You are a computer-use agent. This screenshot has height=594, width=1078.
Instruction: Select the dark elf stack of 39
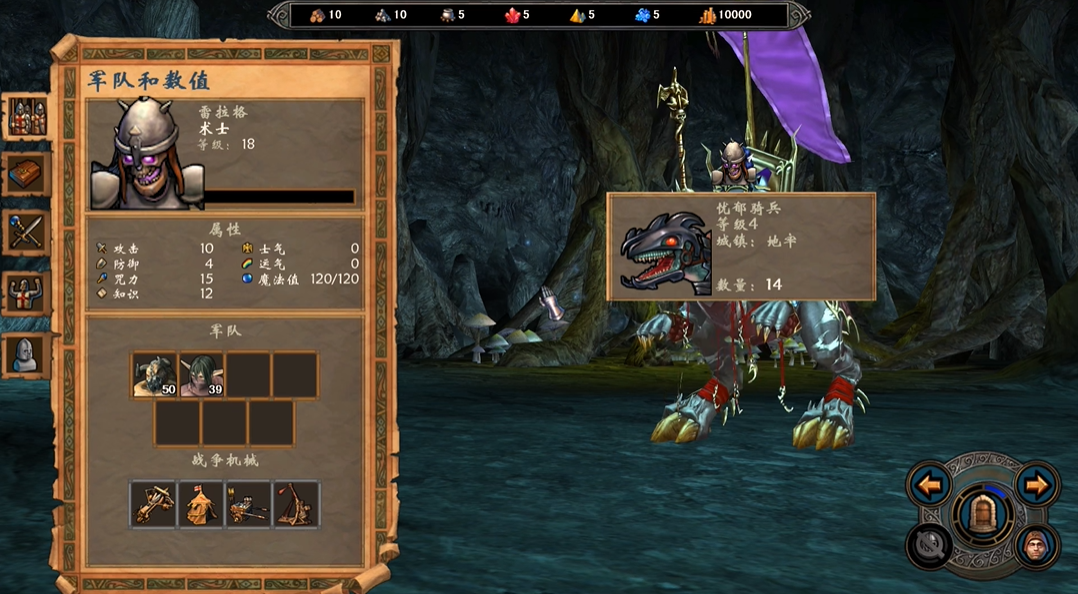pos(202,375)
